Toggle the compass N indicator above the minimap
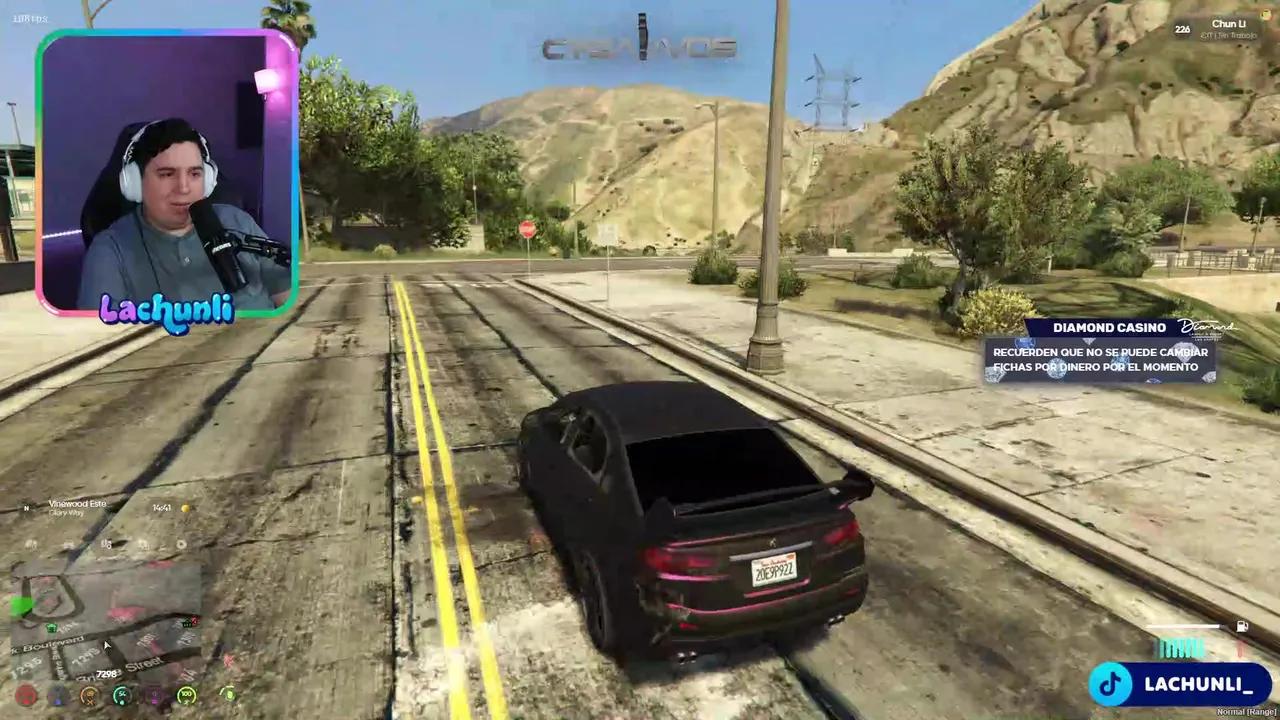This screenshot has height=720, width=1280. pos(26,508)
